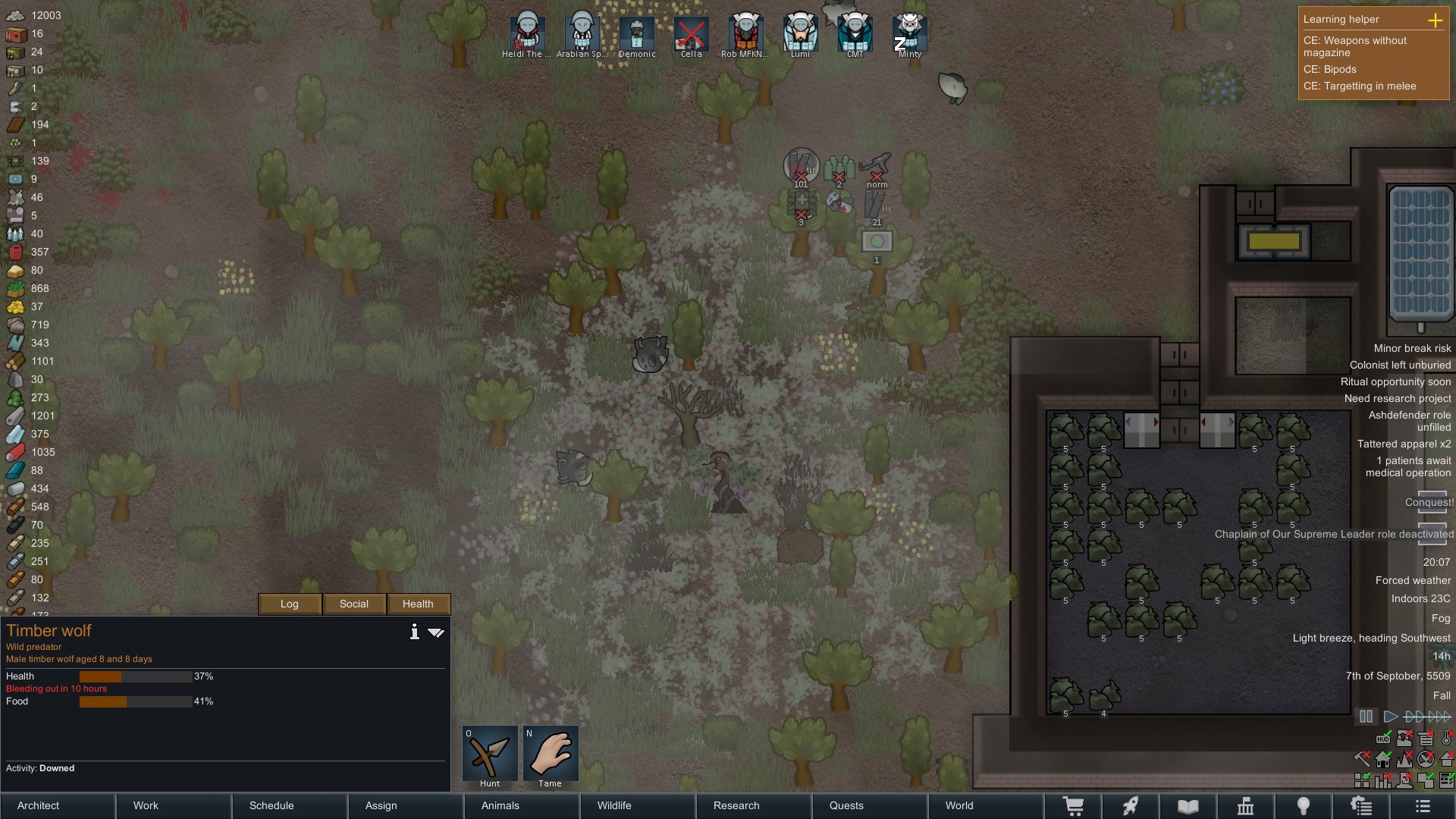The image size is (1456, 819).
Task: Open the Assign tab
Action: tap(406, 805)
